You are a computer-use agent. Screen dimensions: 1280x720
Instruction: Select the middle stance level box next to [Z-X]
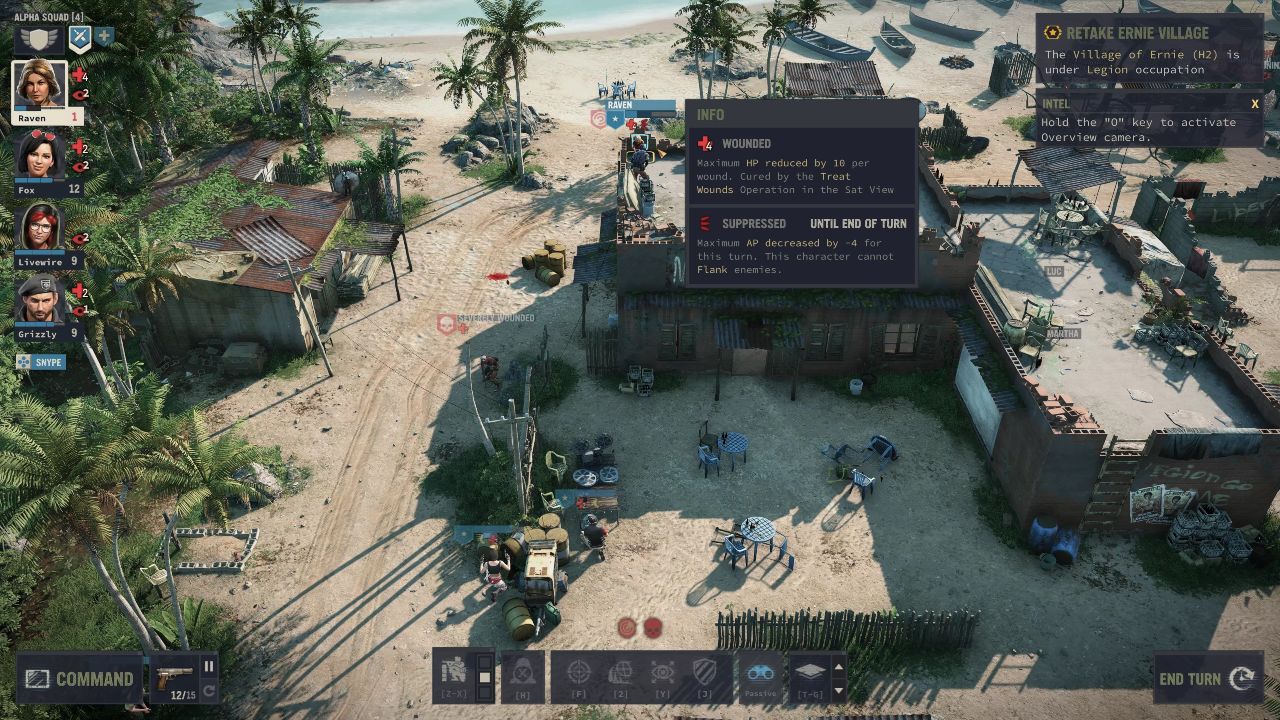point(483,677)
